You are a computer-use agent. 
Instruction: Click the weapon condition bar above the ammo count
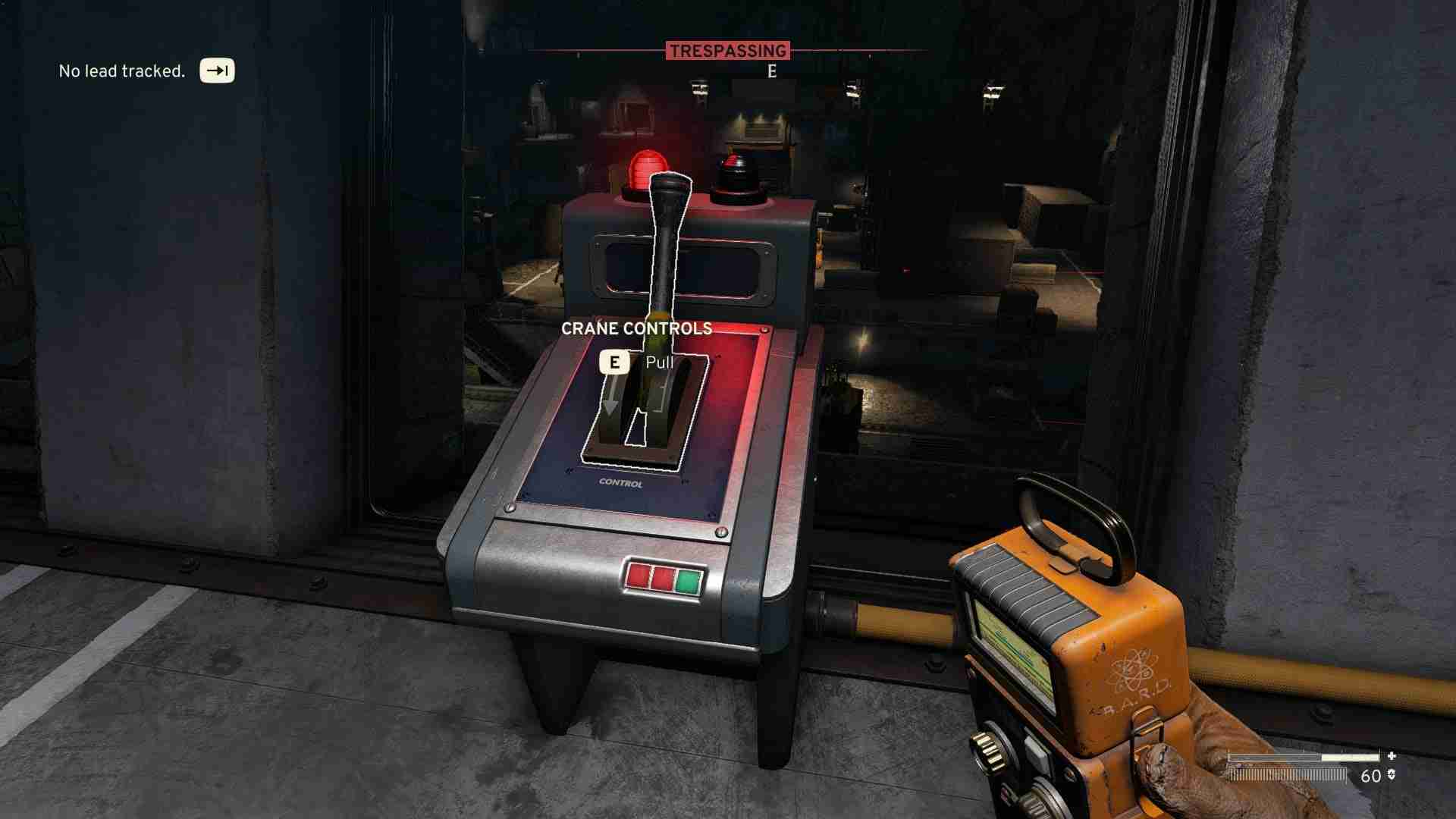1302,756
